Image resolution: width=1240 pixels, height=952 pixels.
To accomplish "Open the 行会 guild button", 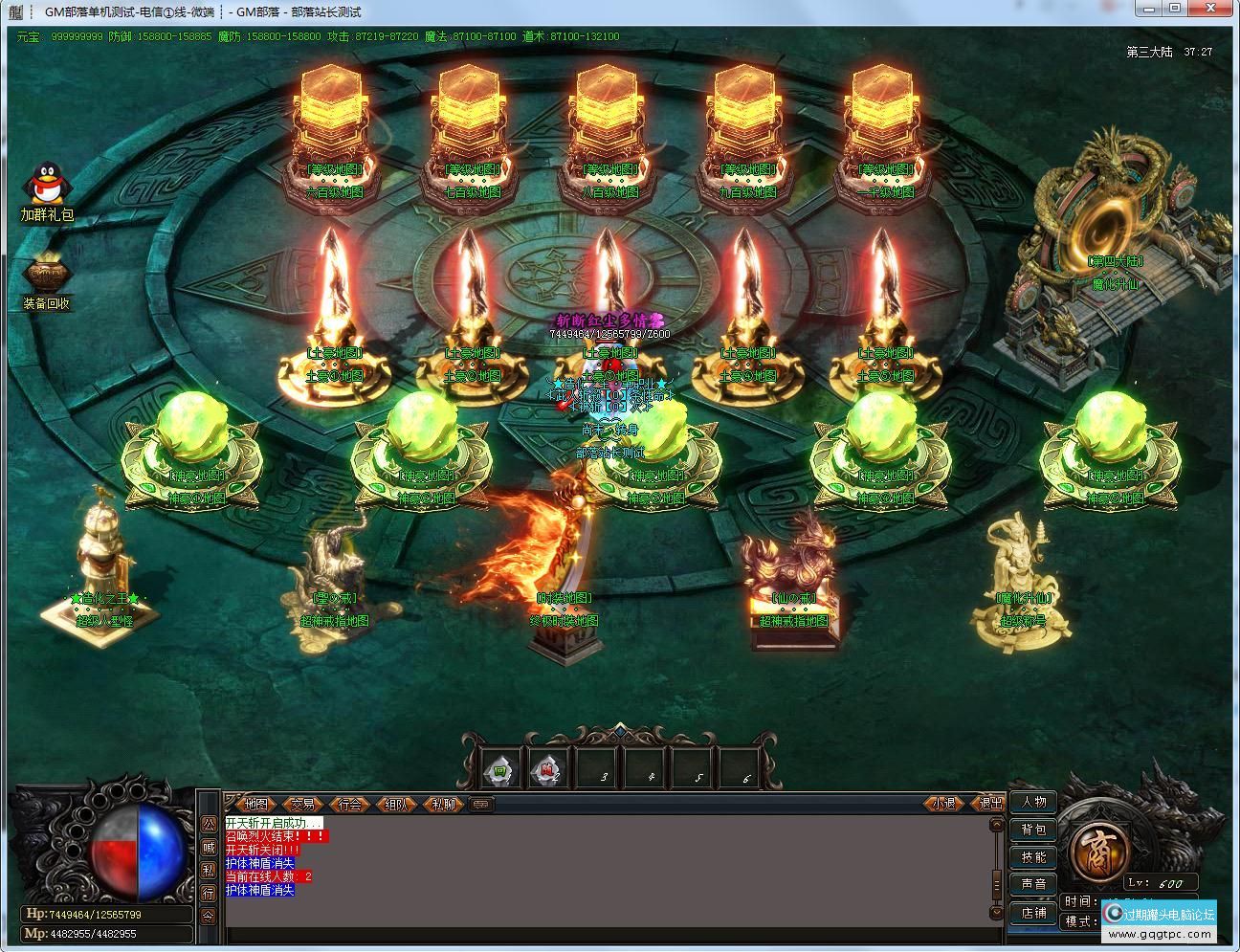I will [350, 804].
